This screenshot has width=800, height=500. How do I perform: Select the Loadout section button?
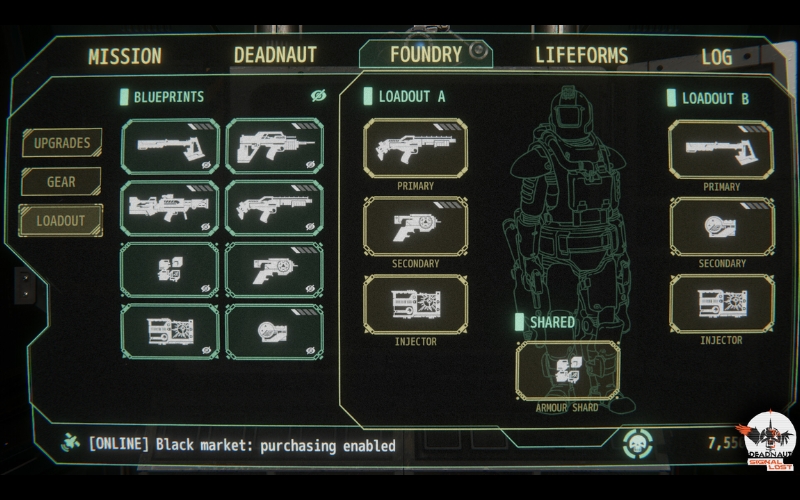coord(61,220)
